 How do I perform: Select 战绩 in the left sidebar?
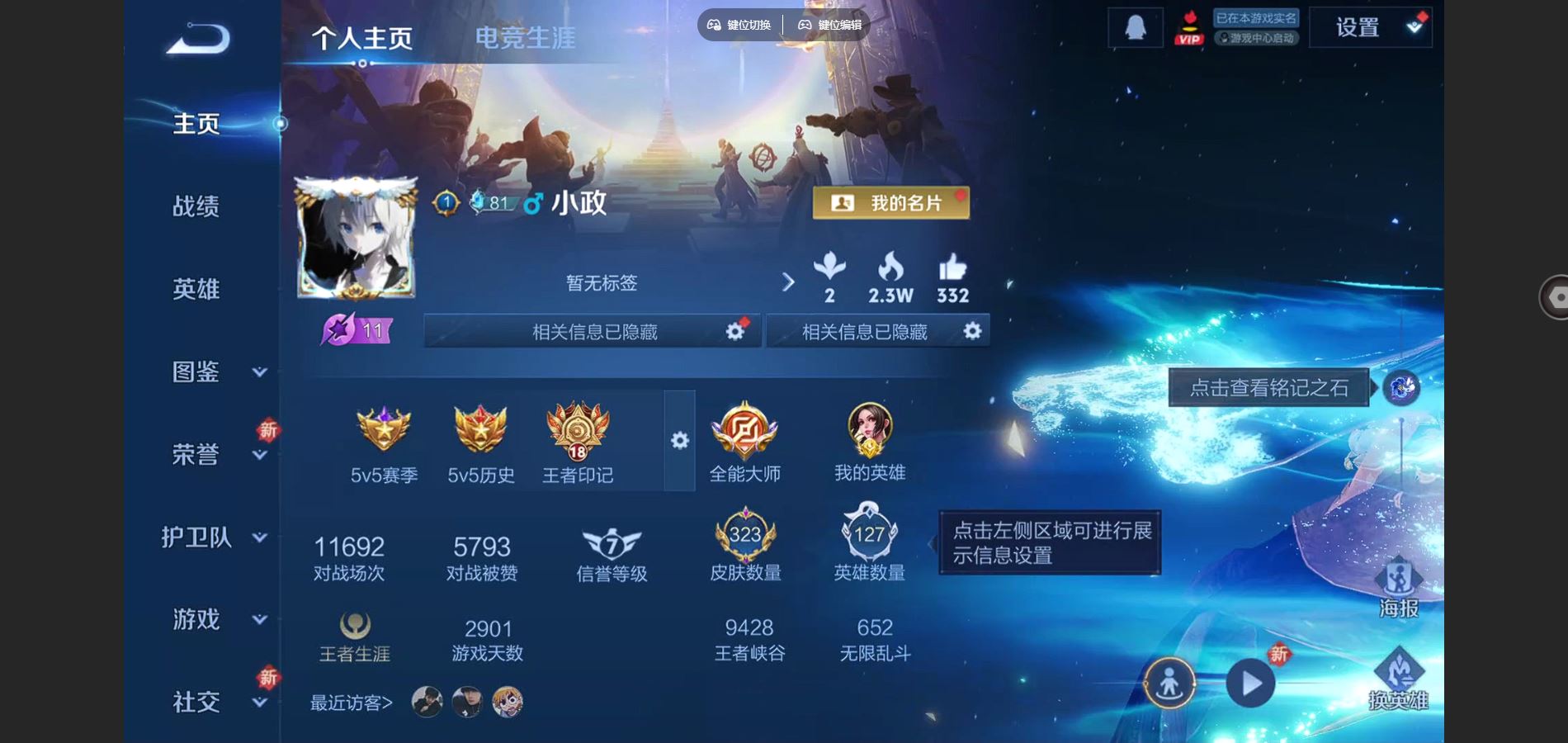point(196,206)
